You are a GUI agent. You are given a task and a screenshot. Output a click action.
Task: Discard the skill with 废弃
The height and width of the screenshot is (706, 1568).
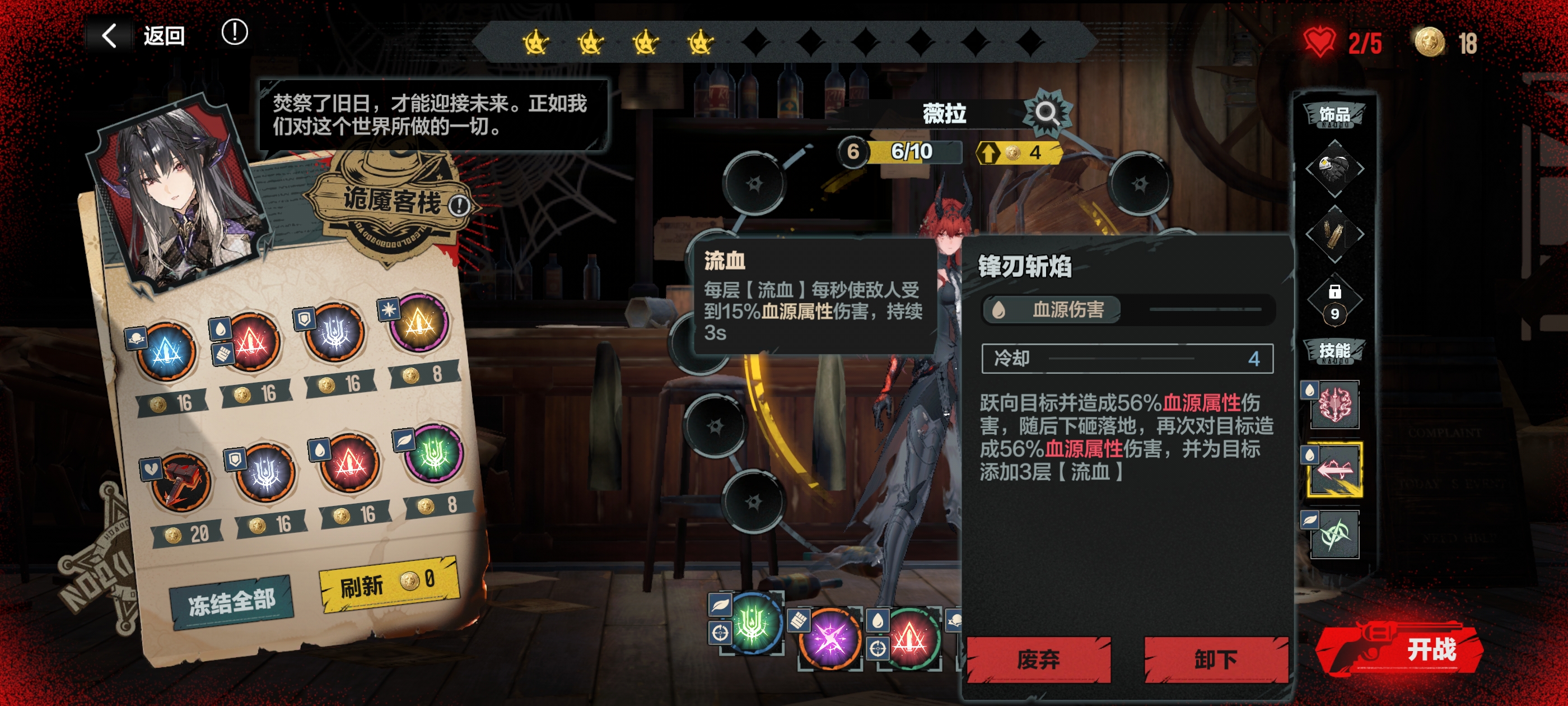[x=1038, y=658]
